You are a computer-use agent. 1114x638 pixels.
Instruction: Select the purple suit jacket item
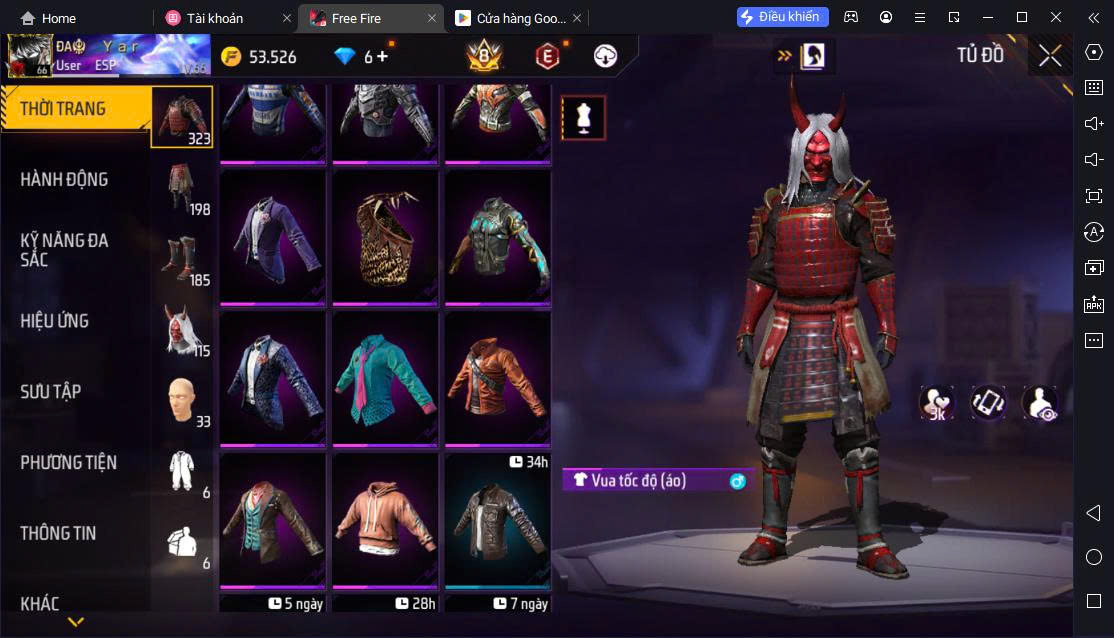(x=272, y=237)
